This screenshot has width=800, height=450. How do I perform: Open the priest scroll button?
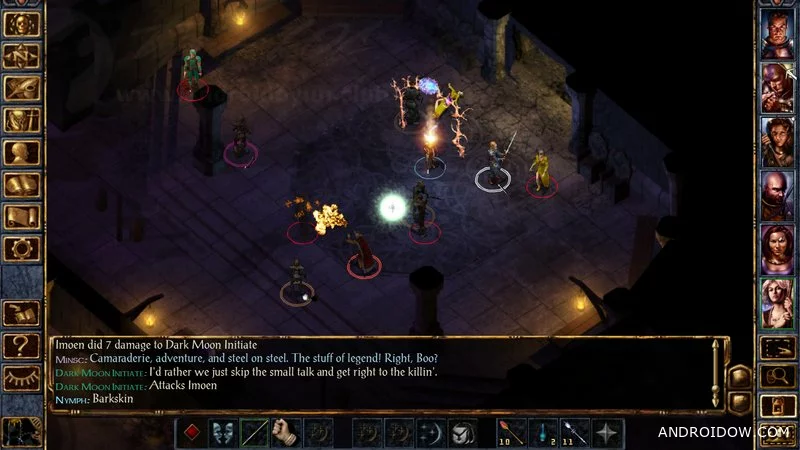(x=22, y=217)
